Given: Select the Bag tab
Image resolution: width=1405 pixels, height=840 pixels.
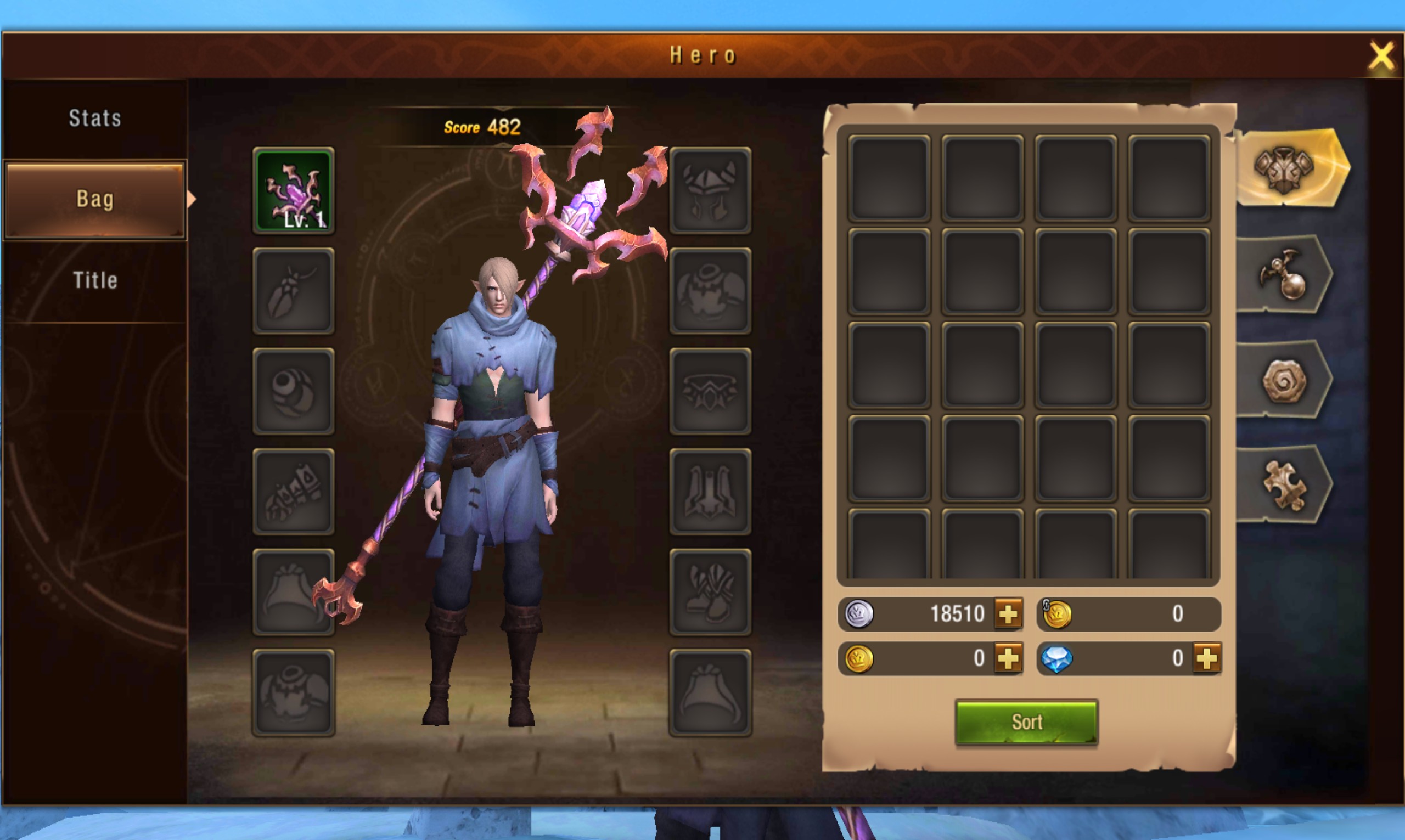Looking at the screenshot, I should [x=94, y=199].
